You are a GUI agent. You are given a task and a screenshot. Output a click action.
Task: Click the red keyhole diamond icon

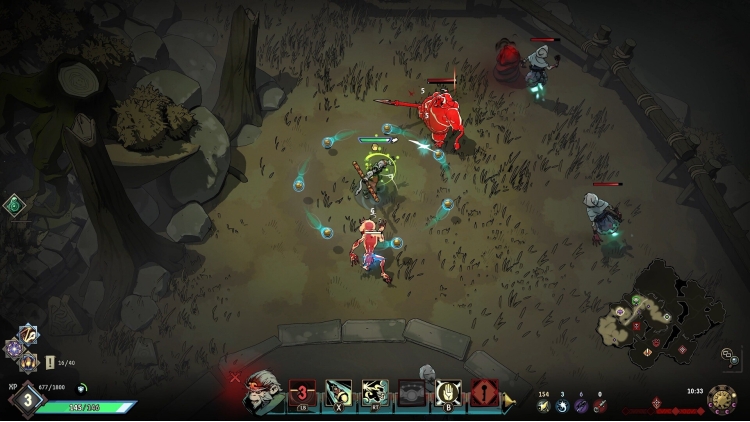pyautogui.click(x=484, y=393)
